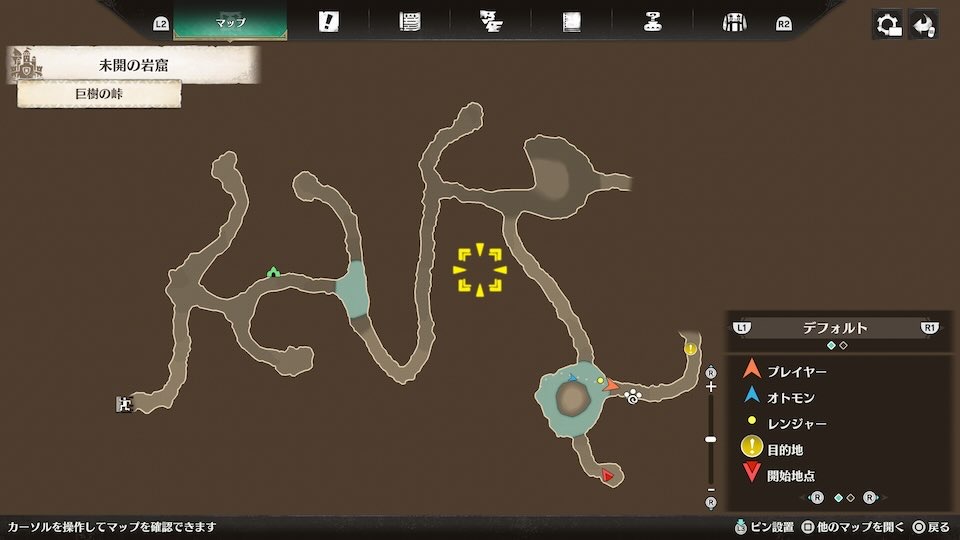Click the zoom slider handle
Image resolution: width=960 pixels, height=540 pixels.
711,439
